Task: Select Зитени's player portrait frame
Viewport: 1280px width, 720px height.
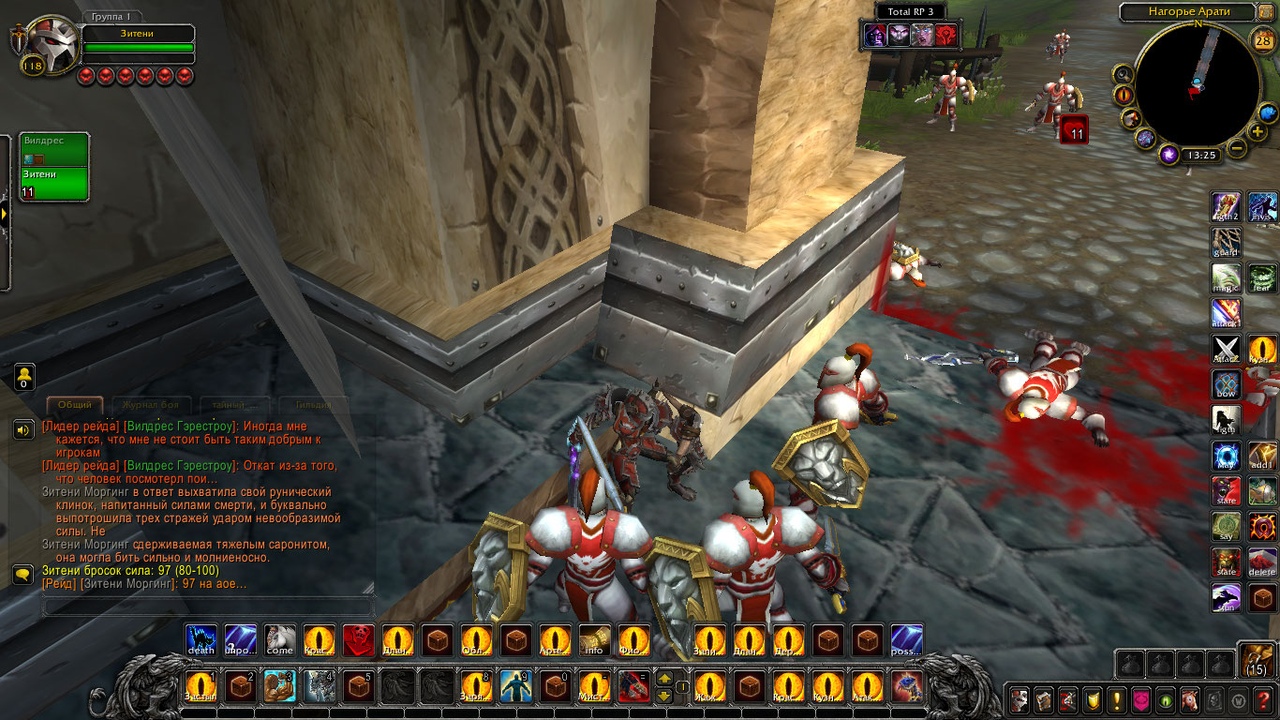Action: click(x=49, y=44)
